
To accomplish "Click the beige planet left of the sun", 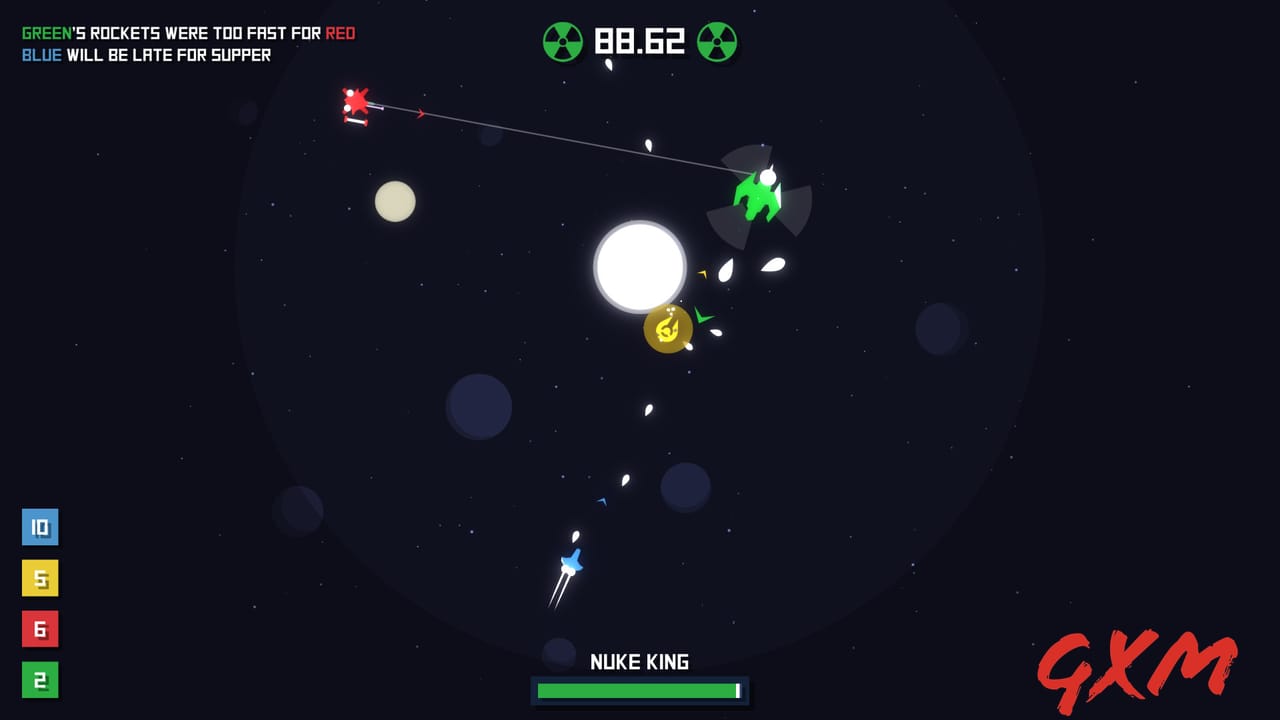I will click(396, 202).
